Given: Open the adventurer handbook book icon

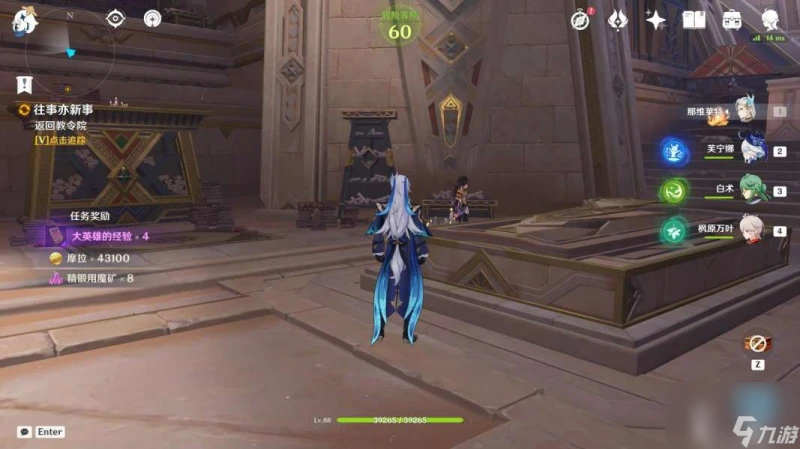Looking at the screenshot, I should pyautogui.click(x=695, y=19).
